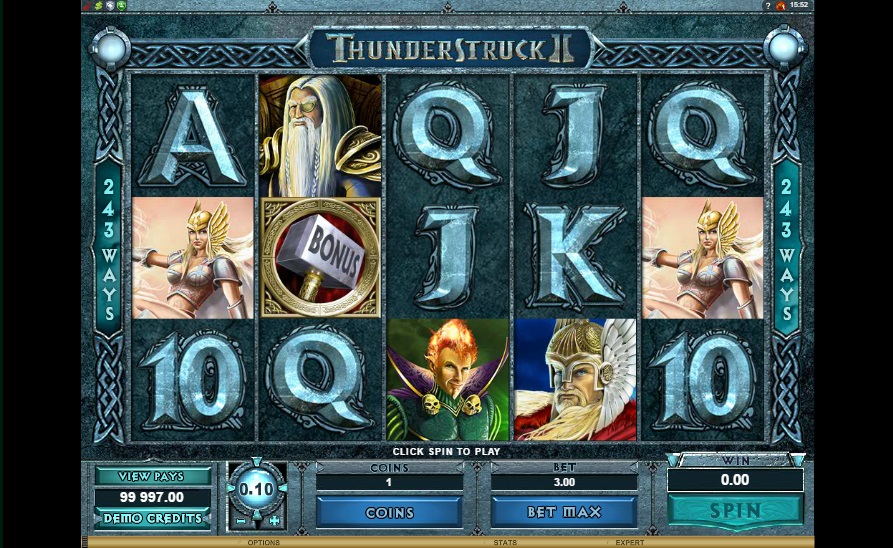Select the Coins button

[x=389, y=512]
